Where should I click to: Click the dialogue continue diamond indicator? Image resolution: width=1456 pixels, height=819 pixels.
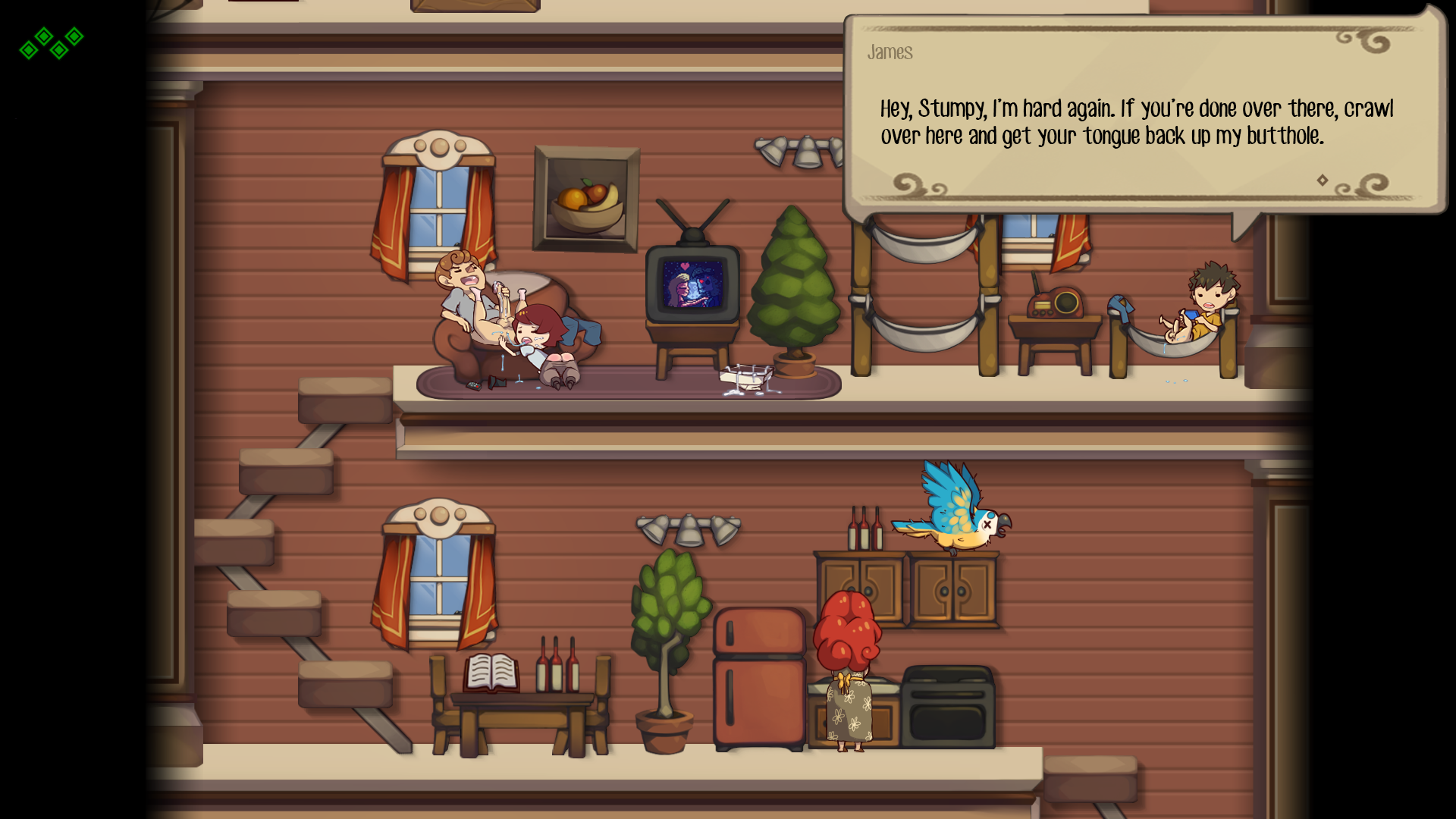tap(1323, 180)
